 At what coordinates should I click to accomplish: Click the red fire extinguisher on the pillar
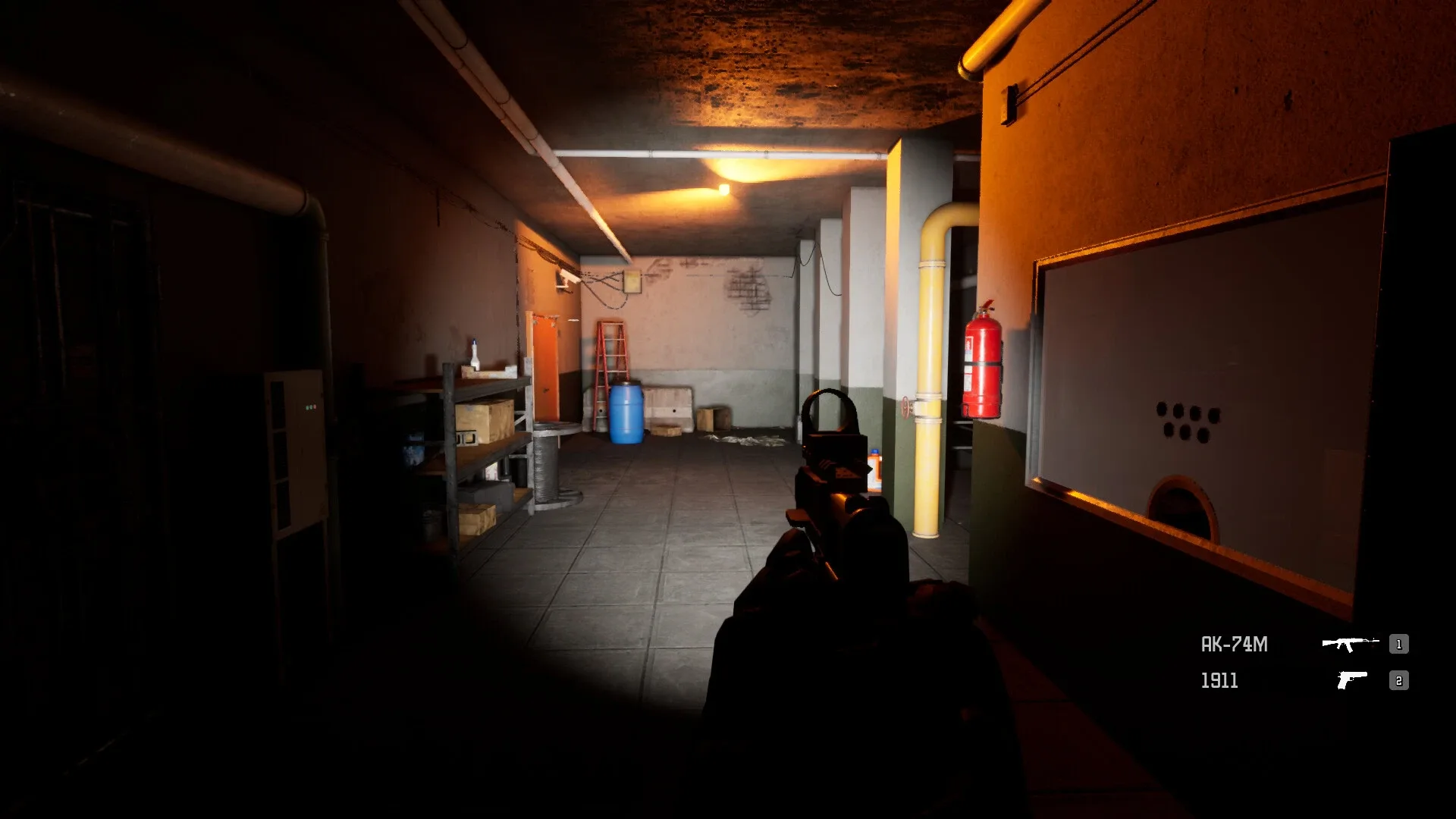pyautogui.click(x=982, y=364)
